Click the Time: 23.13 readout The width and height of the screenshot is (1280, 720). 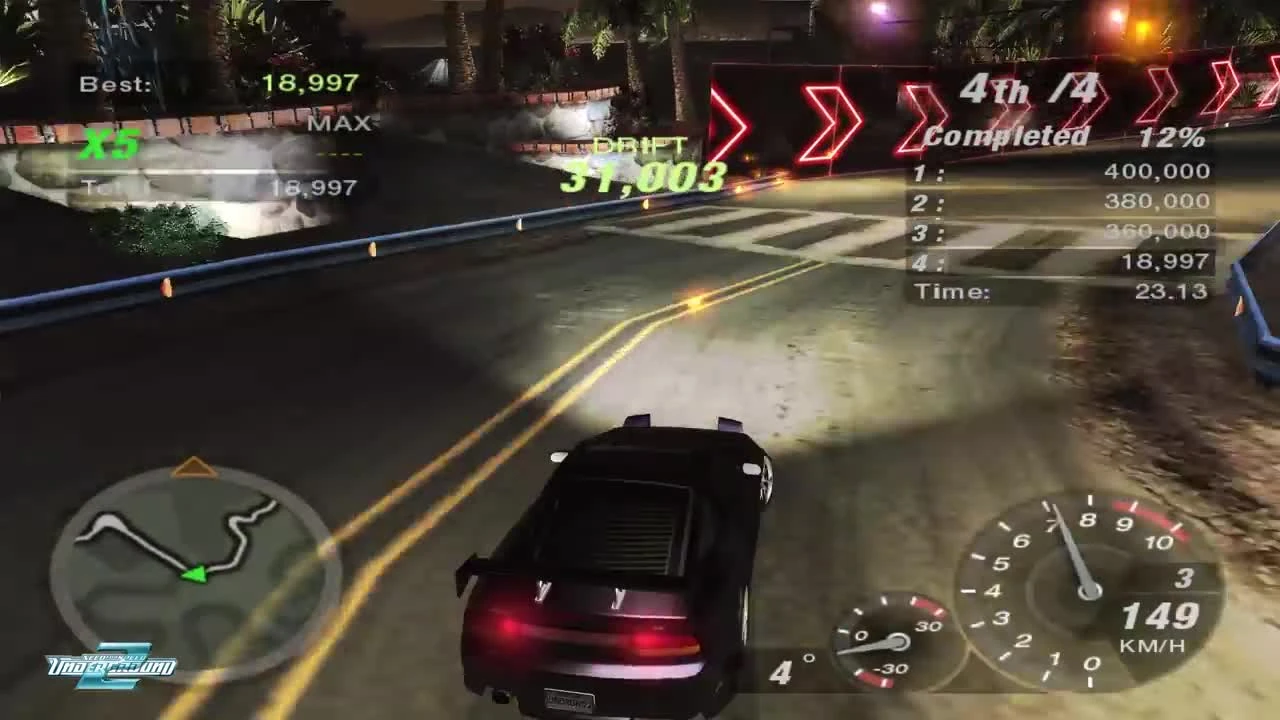[x=1060, y=291]
